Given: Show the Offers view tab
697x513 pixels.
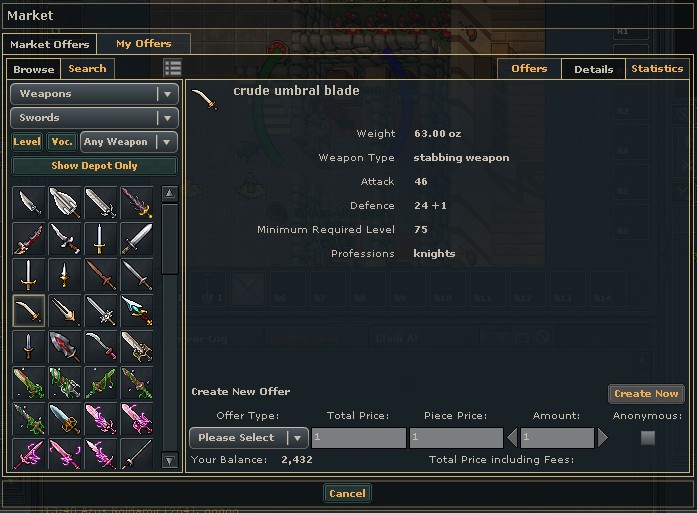Looking at the screenshot, I should pyautogui.click(x=529, y=69).
